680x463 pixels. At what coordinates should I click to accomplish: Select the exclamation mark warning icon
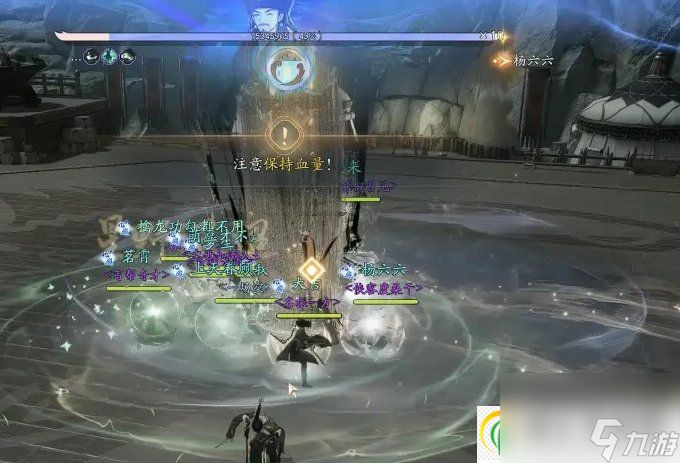pyautogui.click(x=285, y=133)
